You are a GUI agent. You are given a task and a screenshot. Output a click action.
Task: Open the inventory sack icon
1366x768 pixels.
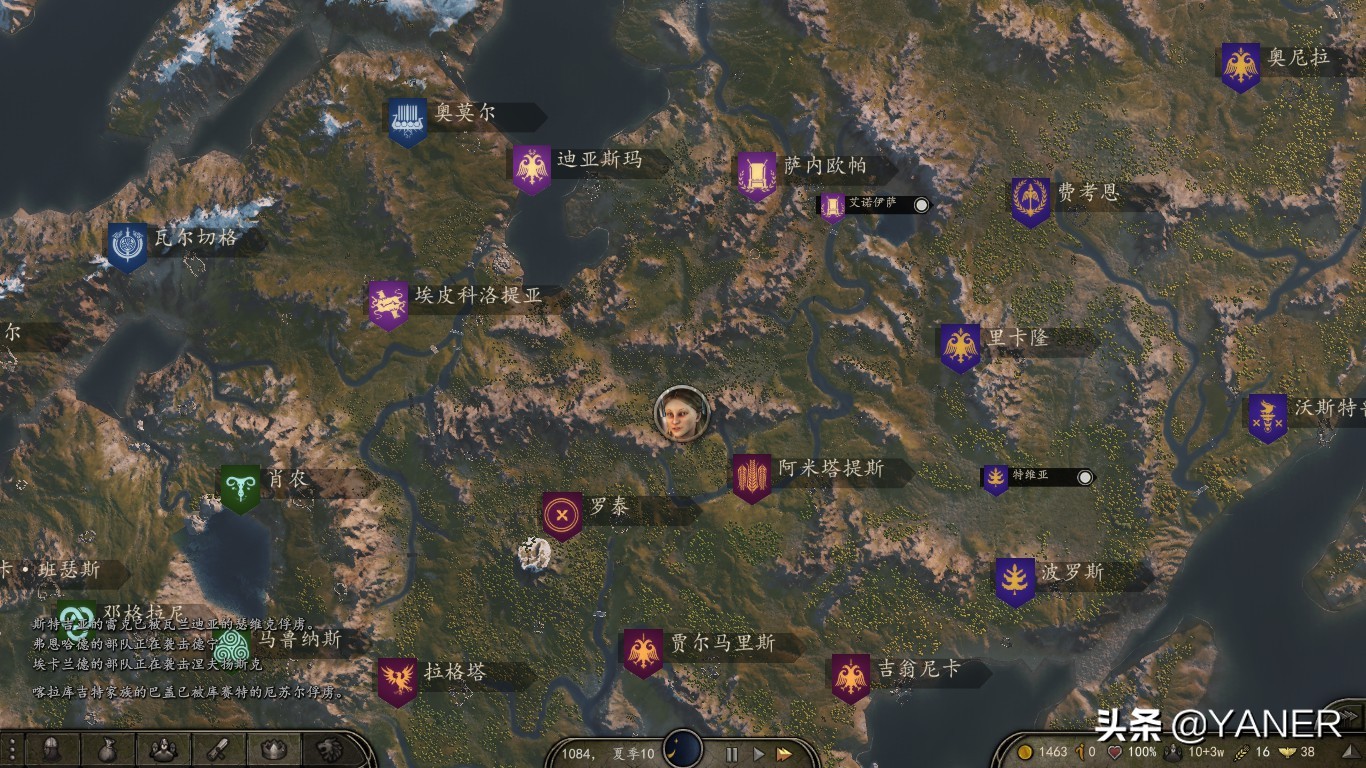click(105, 749)
